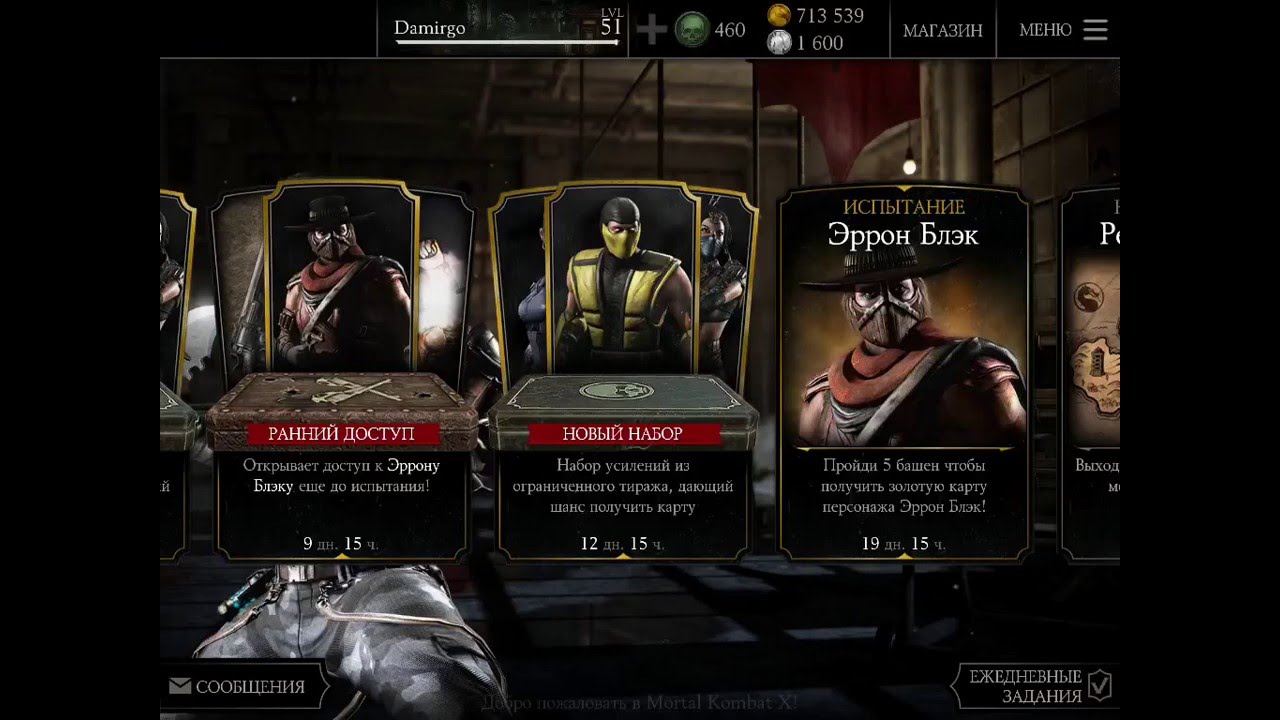
Task: Open the Магазин shop
Action: click(942, 30)
